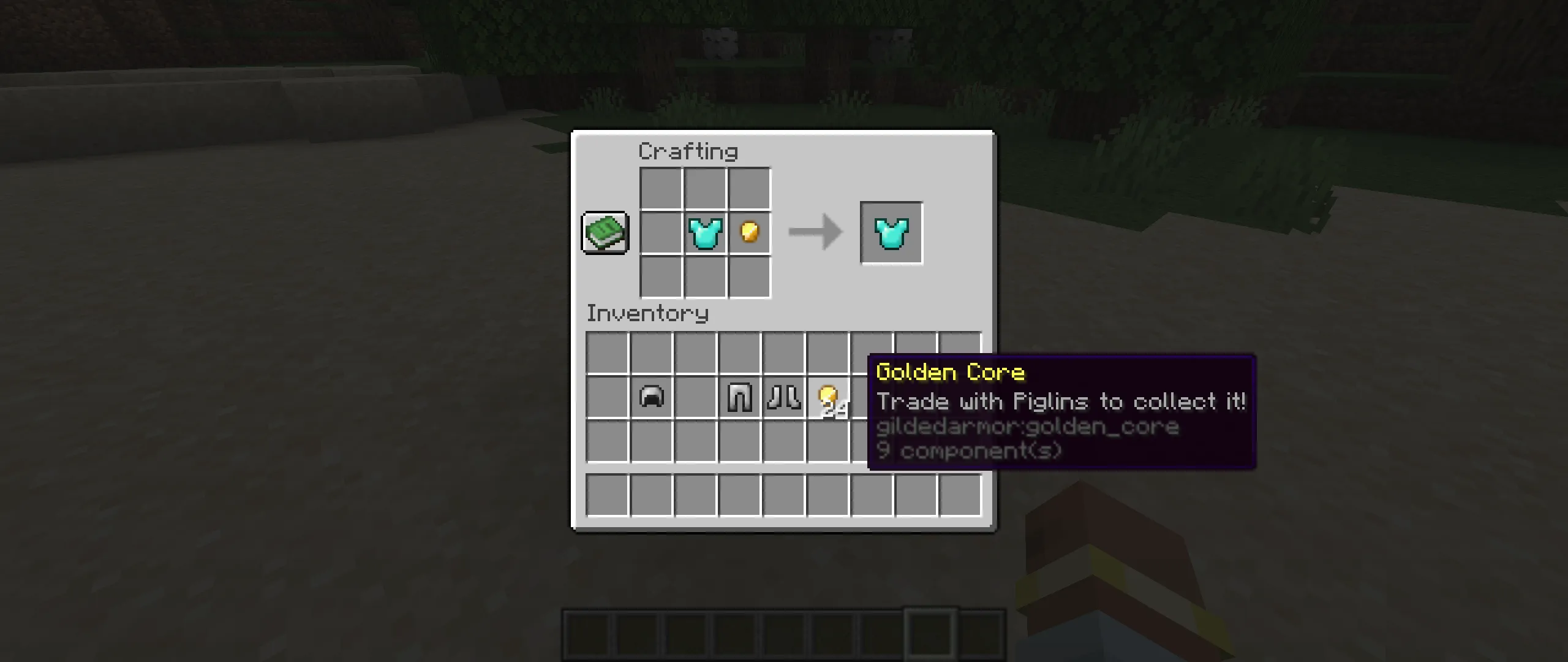Viewport: 1568px width, 662px height.
Task: Select the last hotbar slot
Action: point(980,630)
